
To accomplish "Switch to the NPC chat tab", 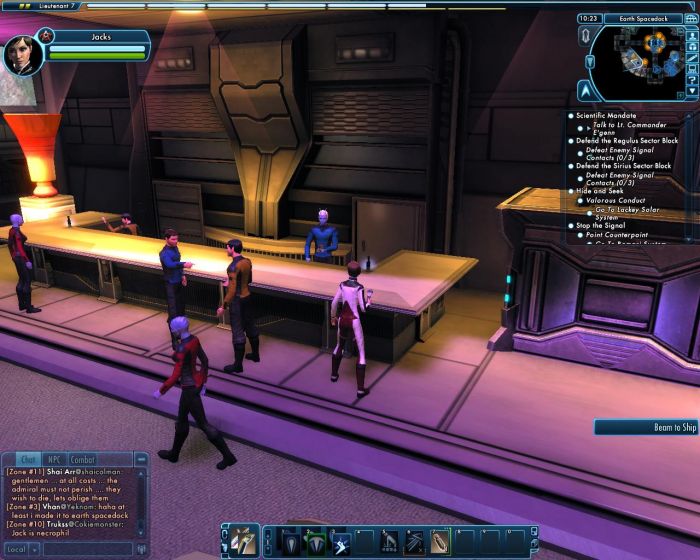I will (55, 460).
